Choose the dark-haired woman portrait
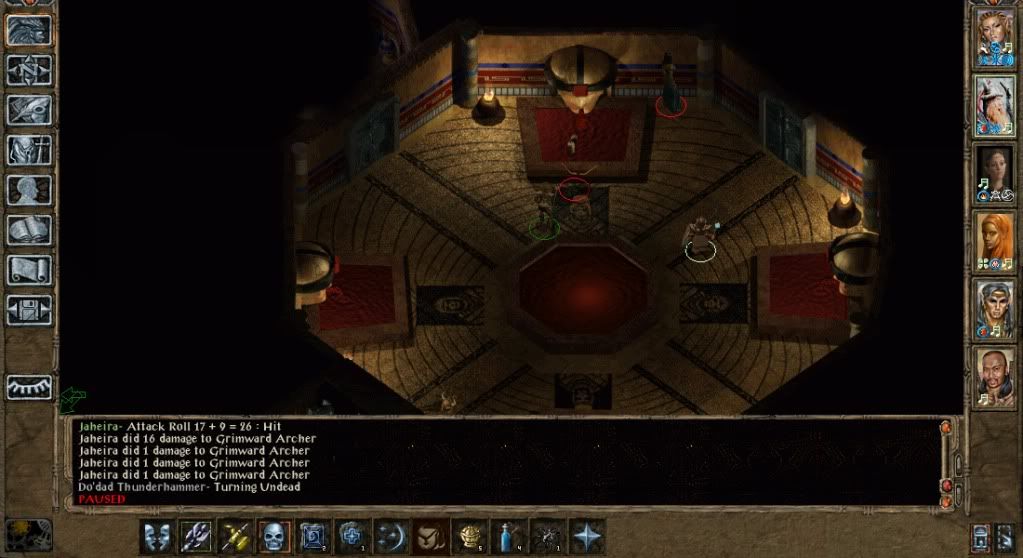This screenshot has width=1023, height=558. 995,173
